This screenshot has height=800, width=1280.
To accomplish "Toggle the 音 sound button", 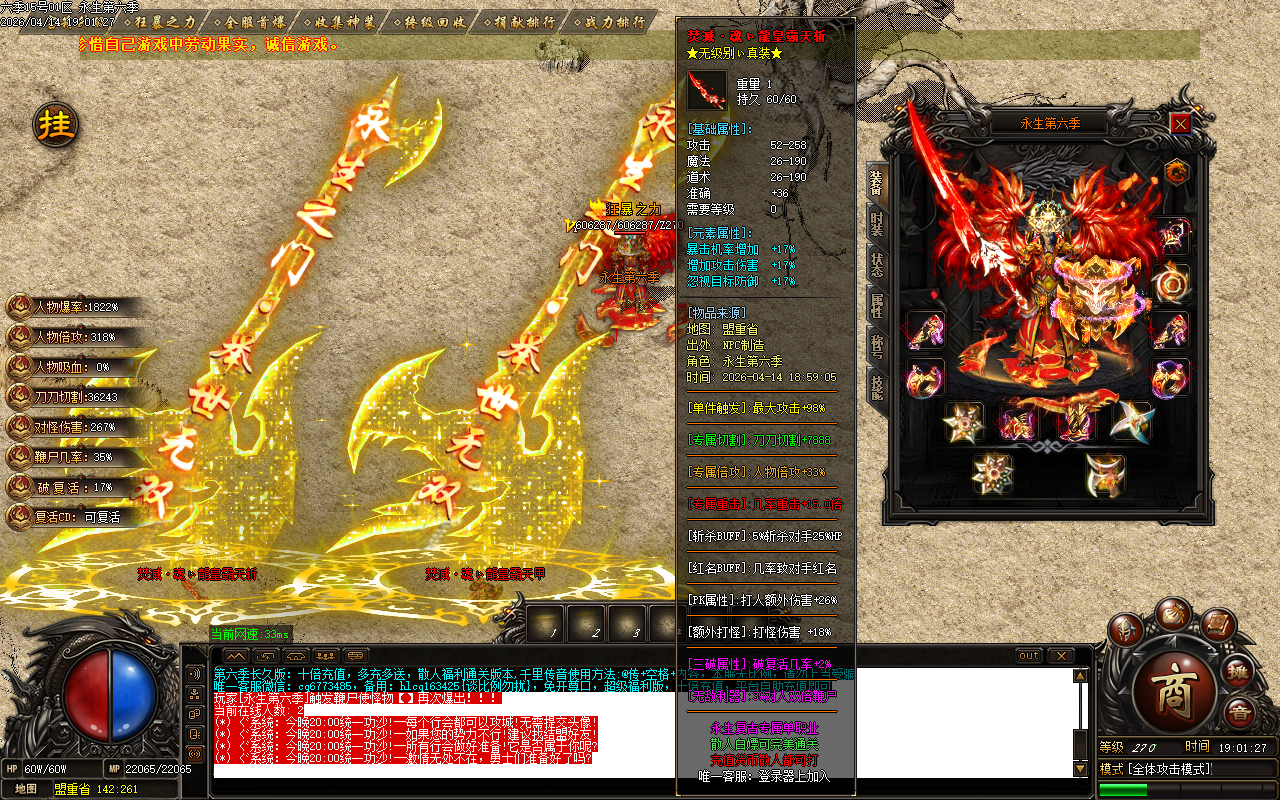I will 1240,713.
